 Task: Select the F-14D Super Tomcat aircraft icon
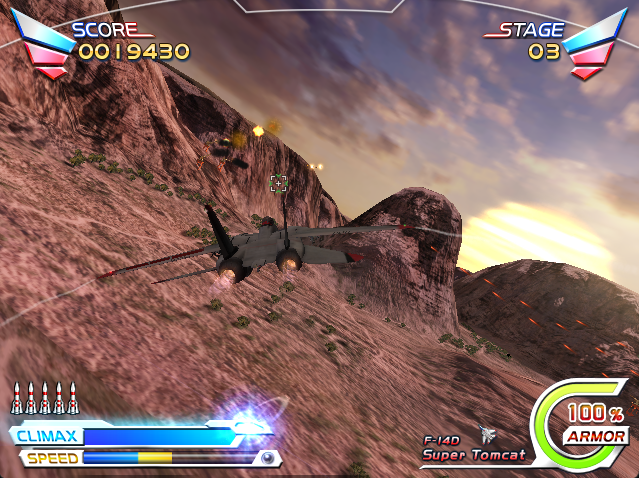(x=488, y=435)
